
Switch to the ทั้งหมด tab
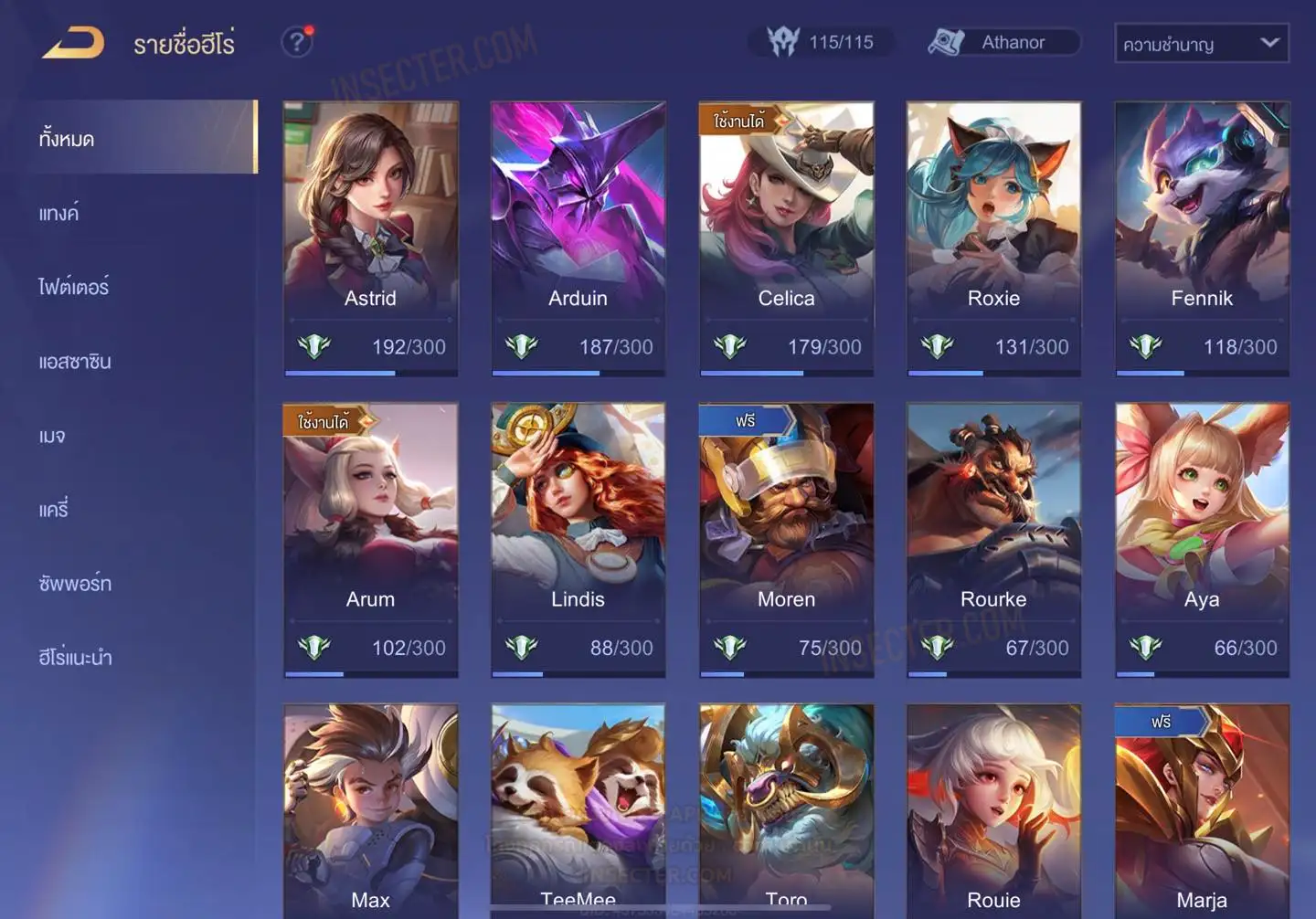point(68,139)
